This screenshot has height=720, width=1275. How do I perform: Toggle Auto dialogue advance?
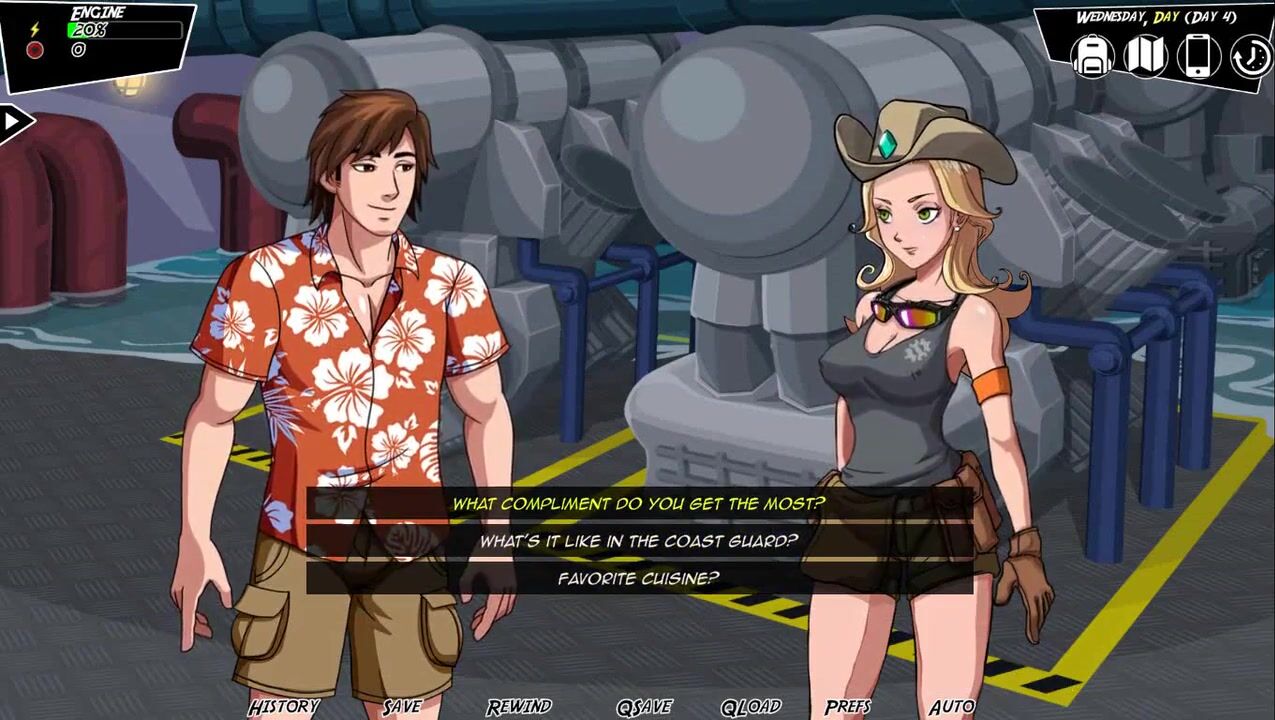pos(951,706)
